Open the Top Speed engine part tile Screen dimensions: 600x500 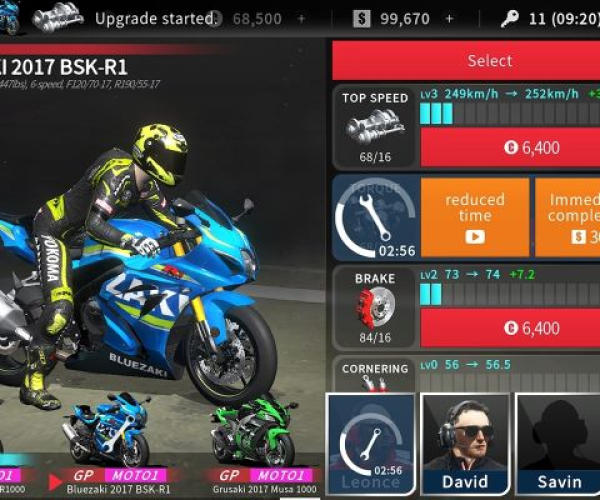click(375, 126)
